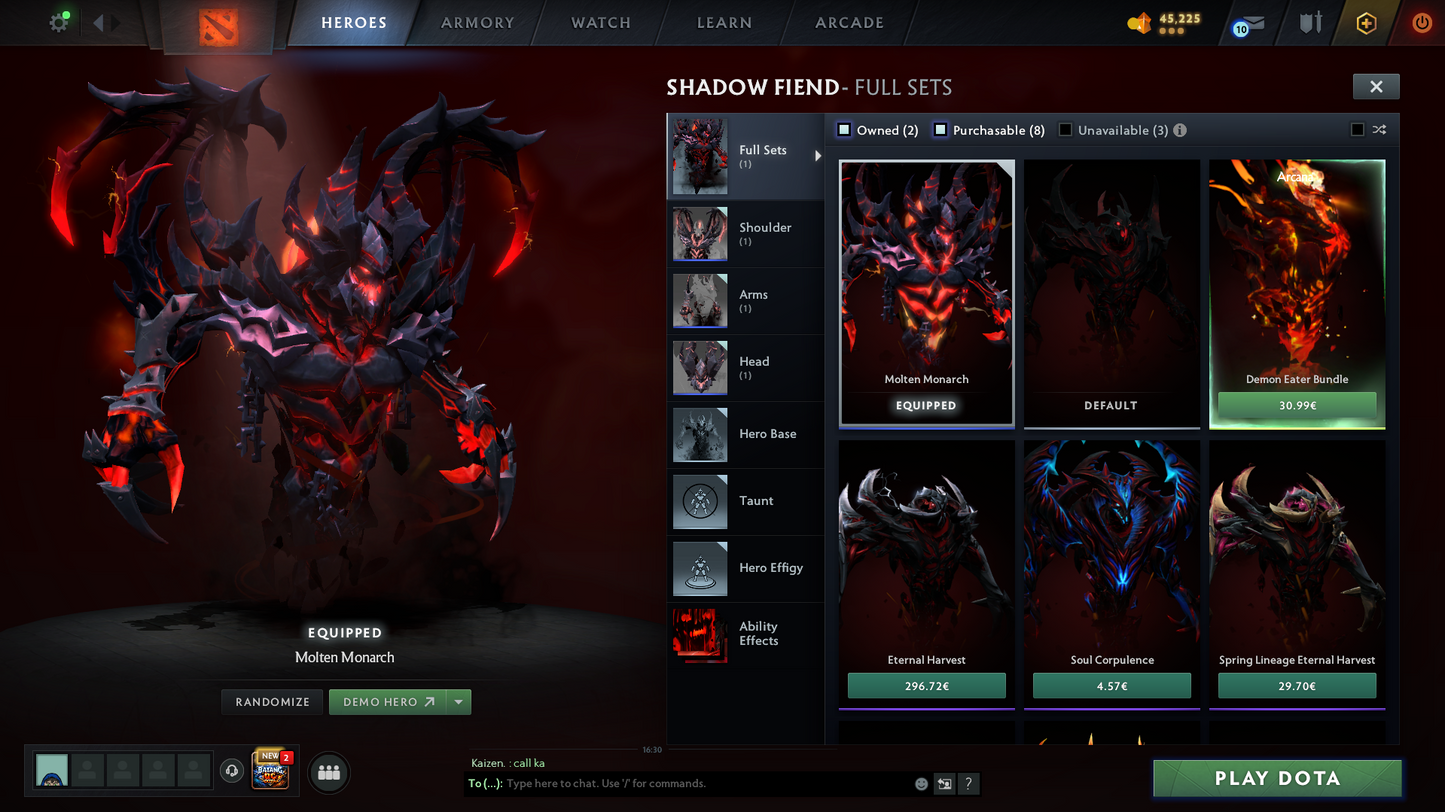This screenshot has height=812, width=1445.
Task: Click the power/logout icon
Action: click(x=1421, y=22)
